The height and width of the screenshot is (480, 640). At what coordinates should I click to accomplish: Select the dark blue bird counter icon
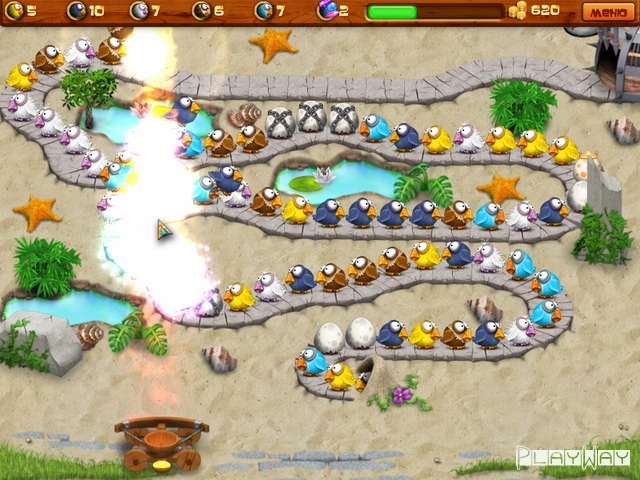tap(76, 11)
